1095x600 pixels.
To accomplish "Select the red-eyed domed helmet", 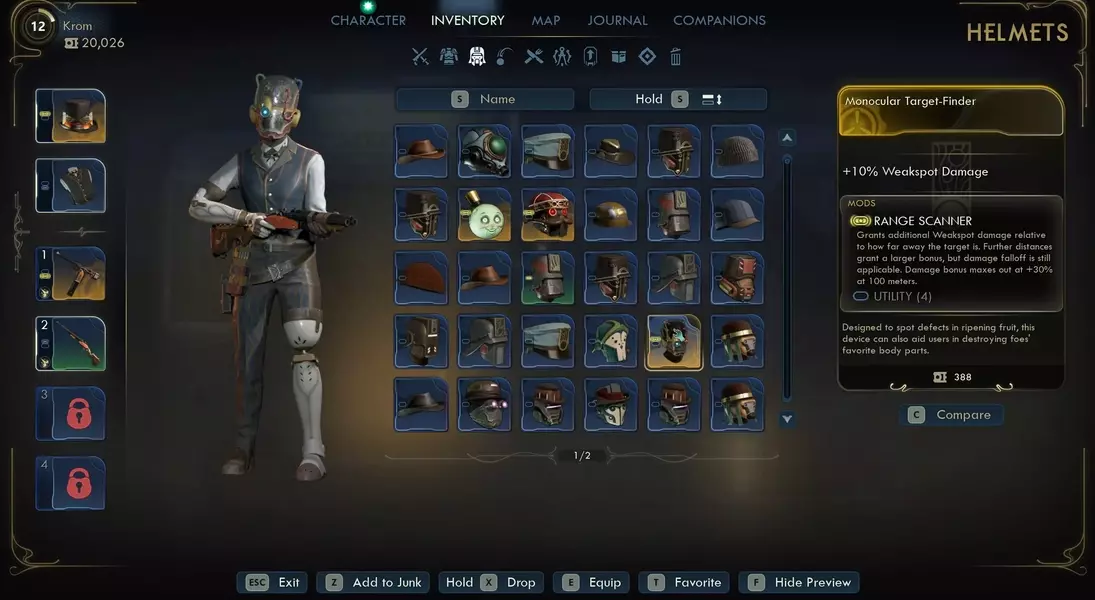I will [548, 215].
